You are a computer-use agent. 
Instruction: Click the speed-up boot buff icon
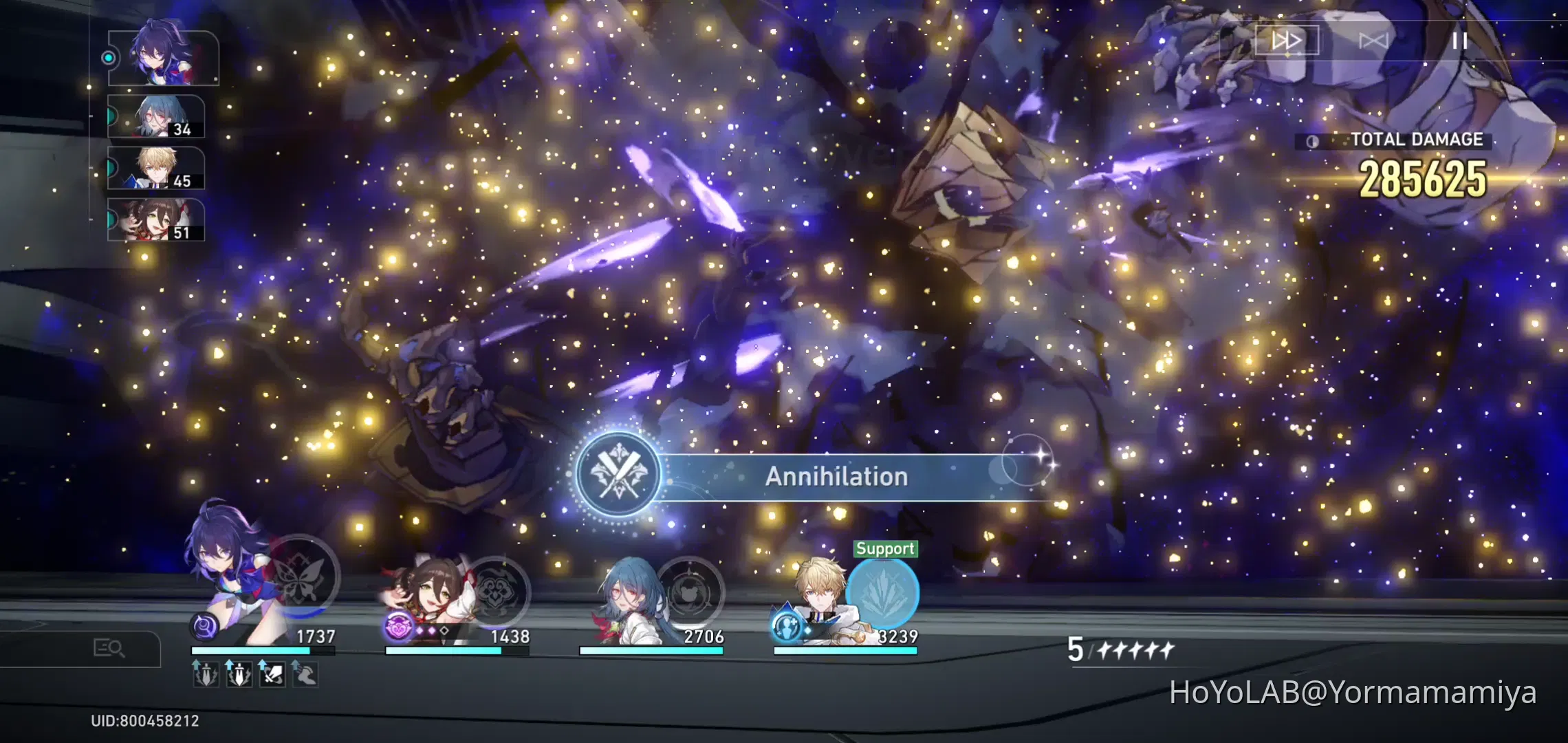coord(305,676)
